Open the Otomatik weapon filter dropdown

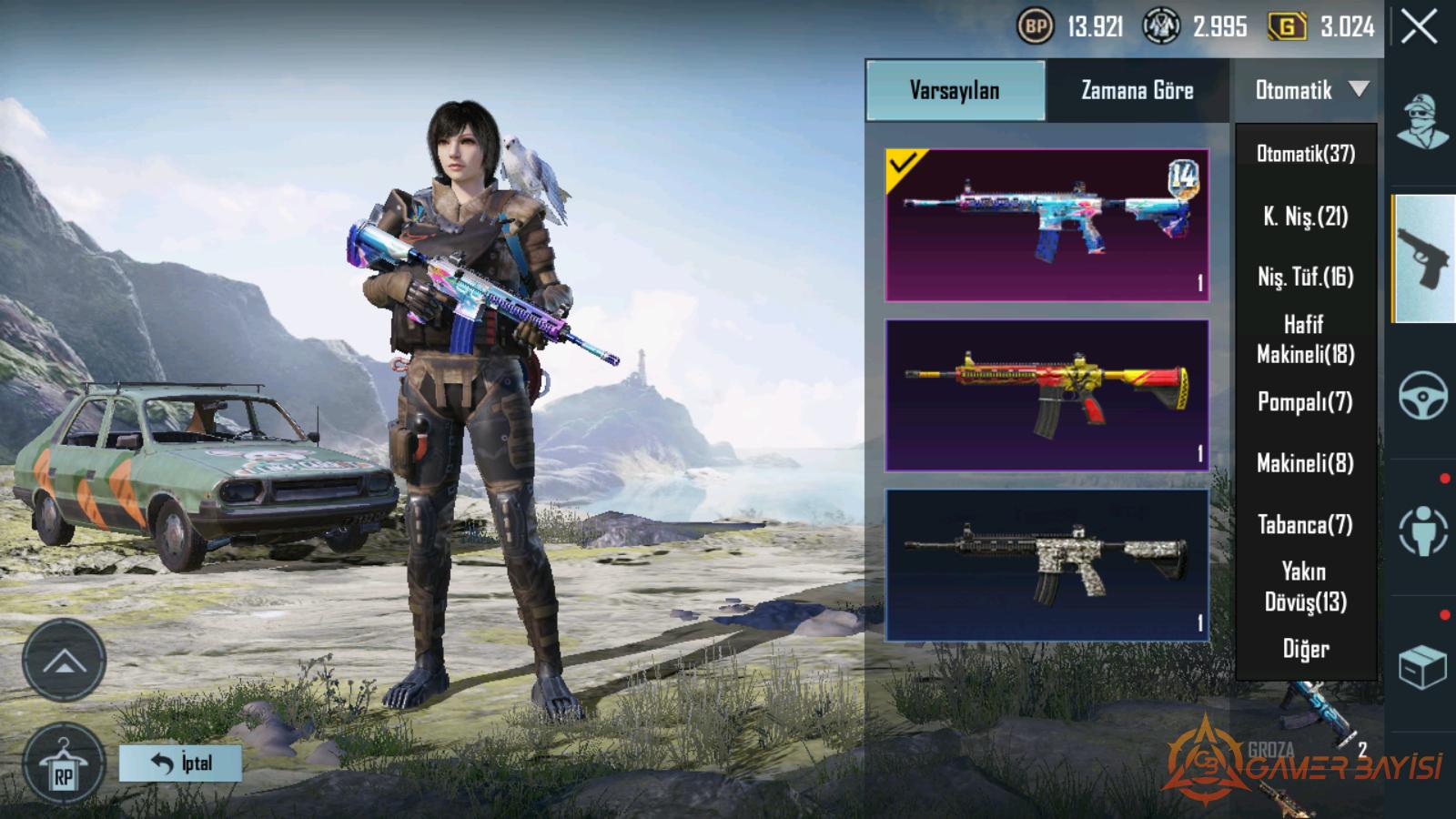click(1309, 90)
